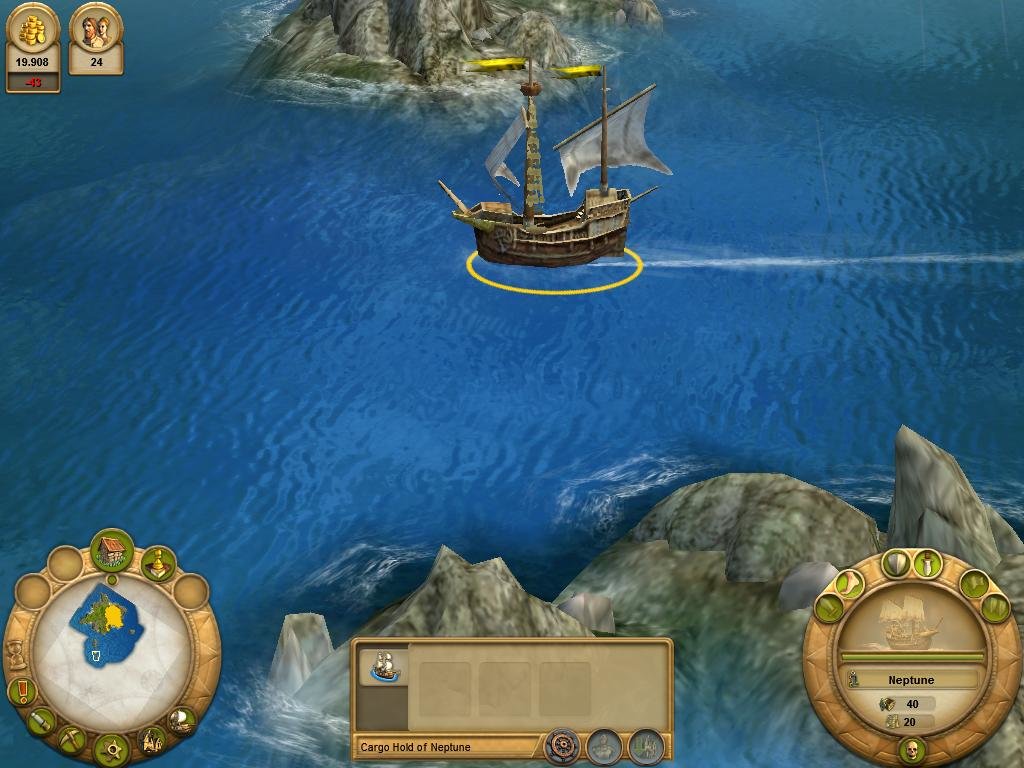Click the ship icon beside the minimap
Viewport: 1024px width, 768px height.
(x=182, y=720)
